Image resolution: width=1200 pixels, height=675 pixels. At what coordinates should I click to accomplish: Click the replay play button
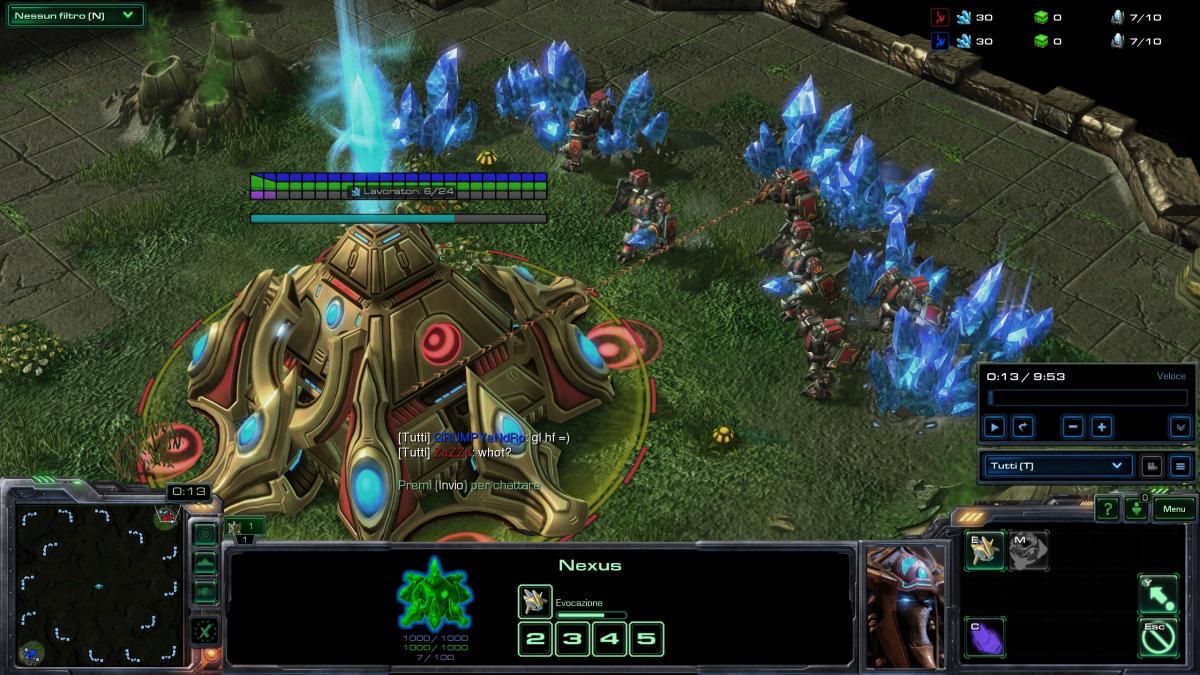point(994,427)
